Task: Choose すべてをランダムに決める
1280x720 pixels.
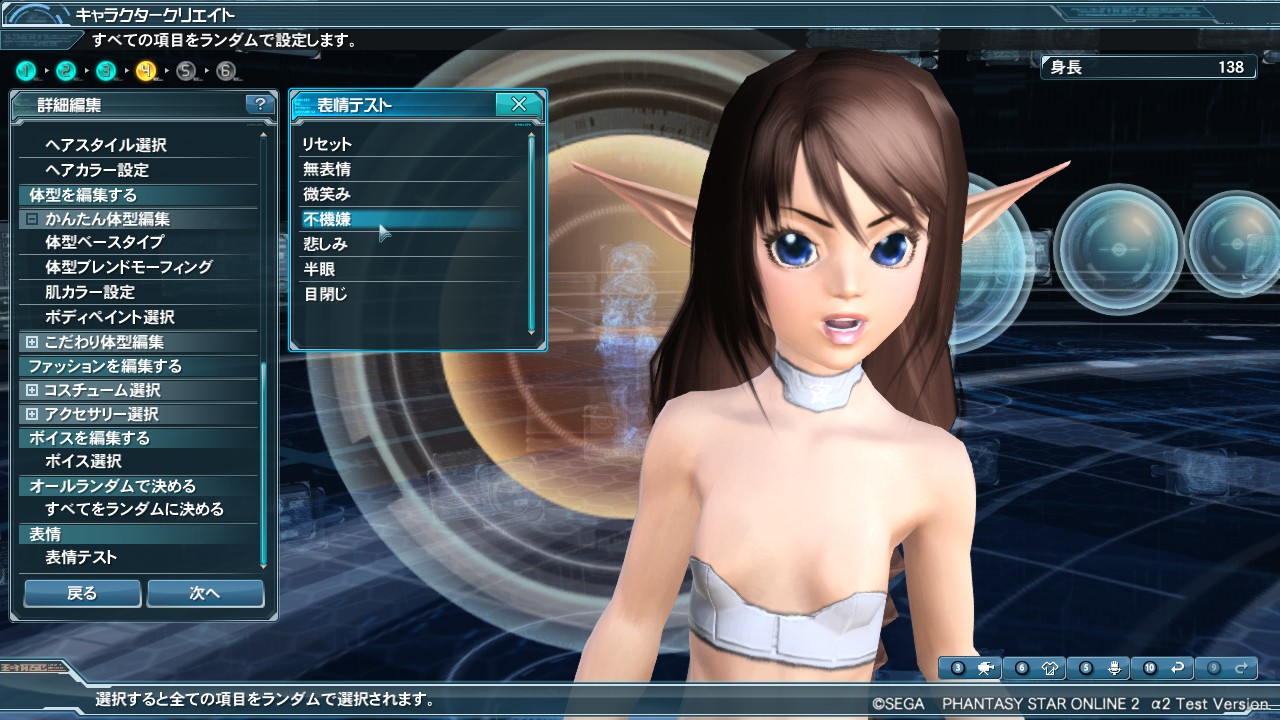Action: (134, 509)
